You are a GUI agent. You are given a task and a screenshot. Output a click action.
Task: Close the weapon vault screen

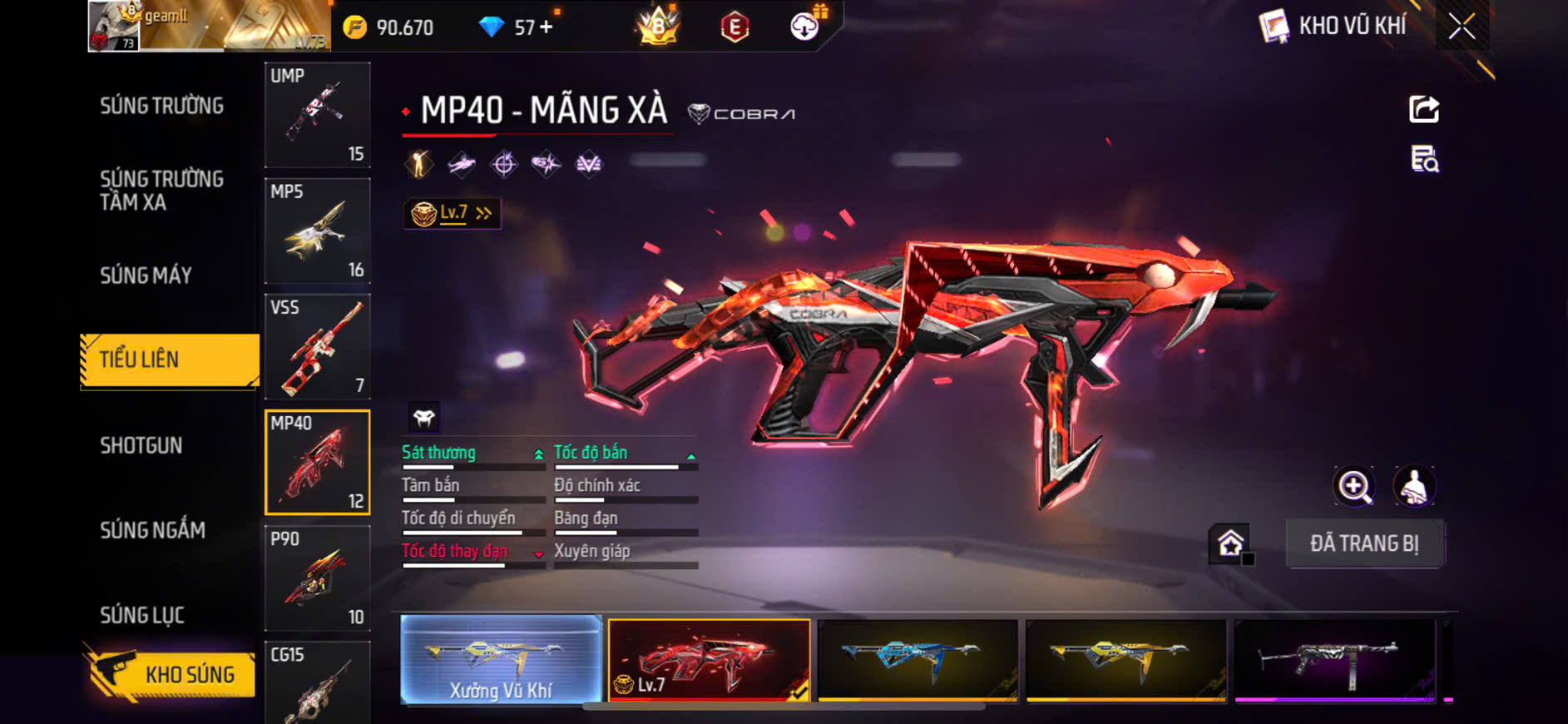(1462, 27)
